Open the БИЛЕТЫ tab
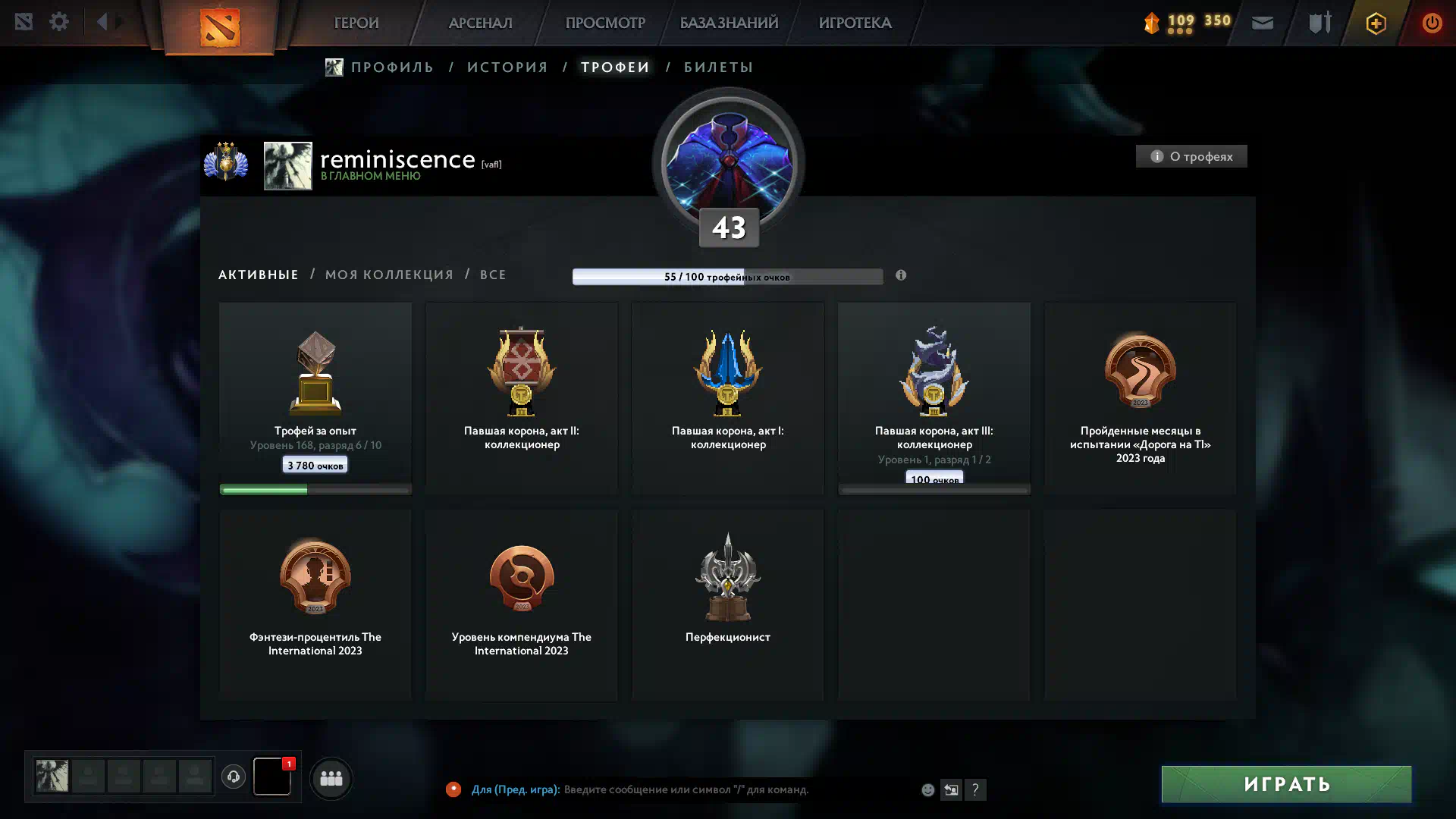The width and height of the screenshot is (1456, 819). point(718,67)
